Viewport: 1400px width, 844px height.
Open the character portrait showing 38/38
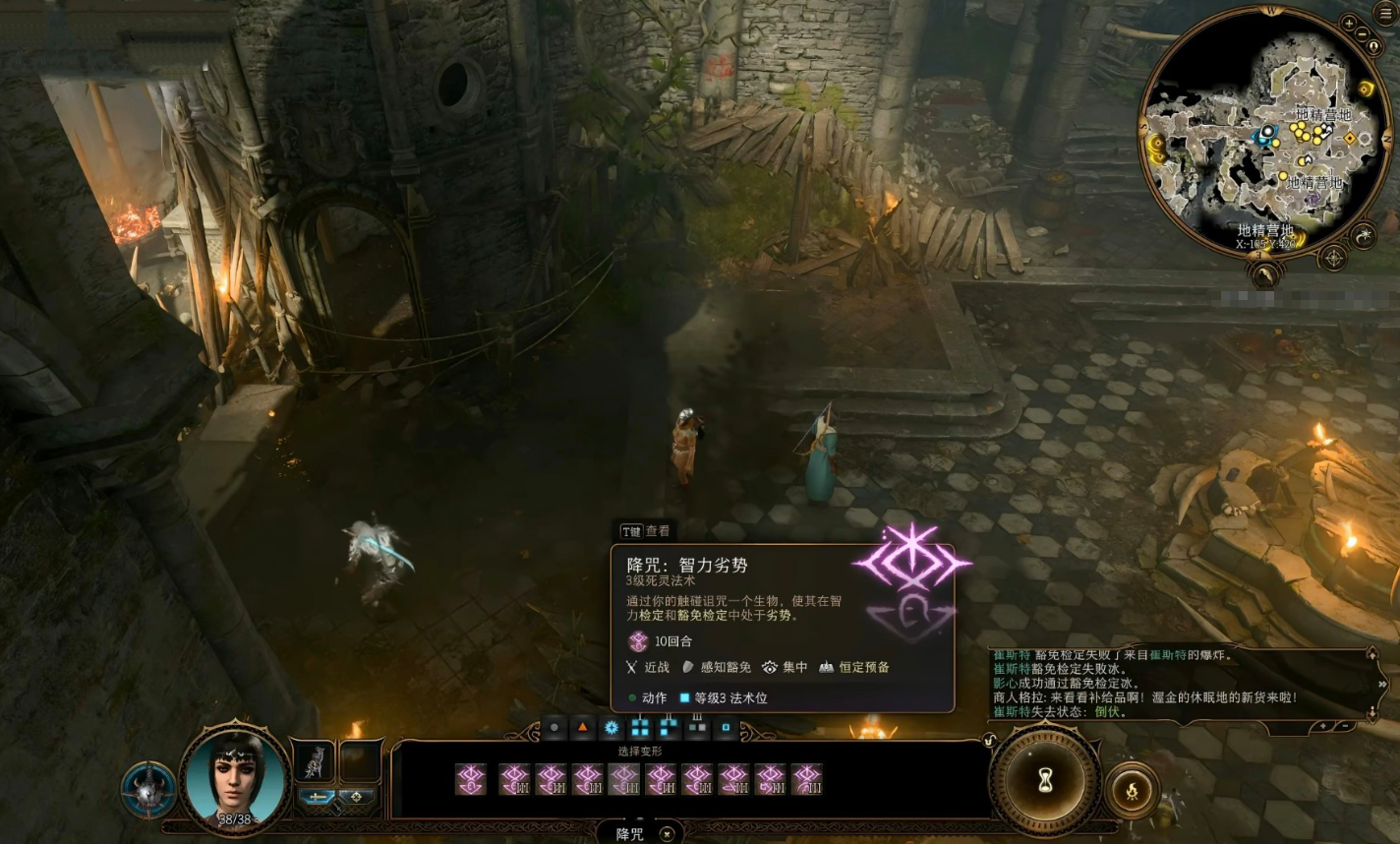[x=237, y=779]
